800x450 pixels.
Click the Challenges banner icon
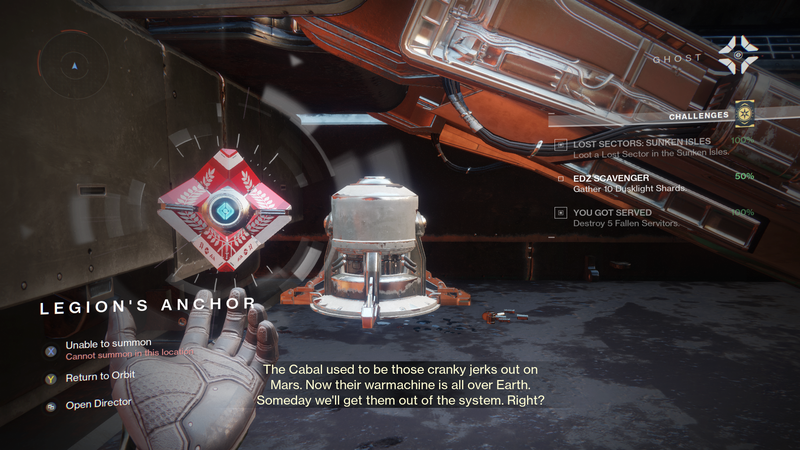click(743, 115)
